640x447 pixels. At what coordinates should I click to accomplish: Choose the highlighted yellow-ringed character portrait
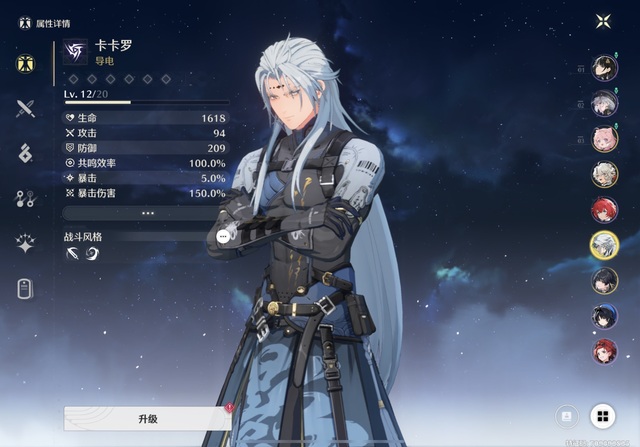click(604, 244)
